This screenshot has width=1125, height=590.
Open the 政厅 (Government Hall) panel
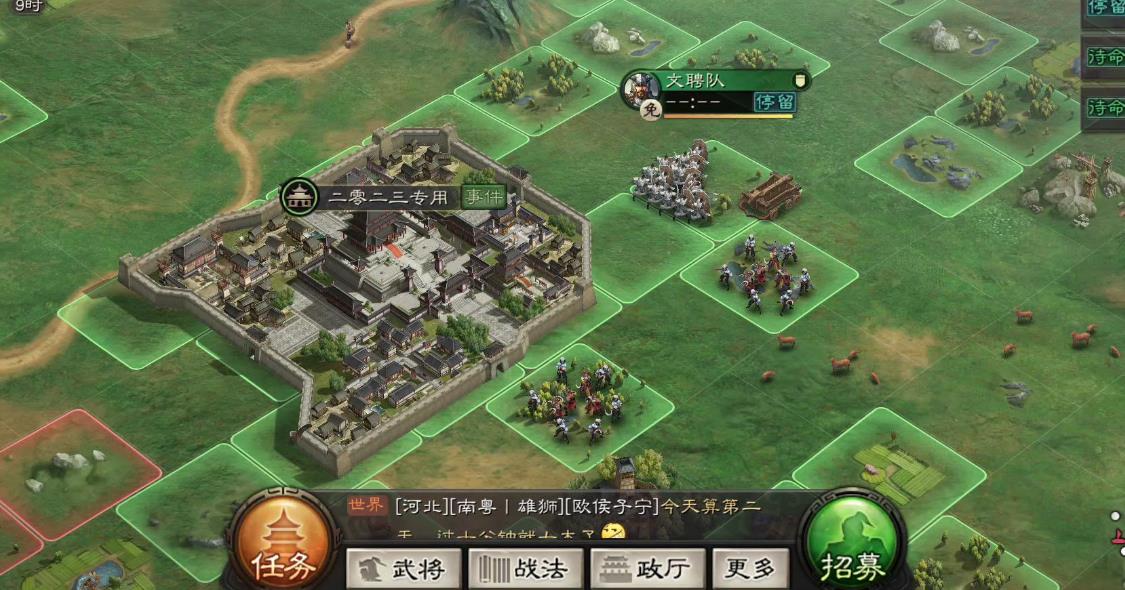(x=648, y=569)
